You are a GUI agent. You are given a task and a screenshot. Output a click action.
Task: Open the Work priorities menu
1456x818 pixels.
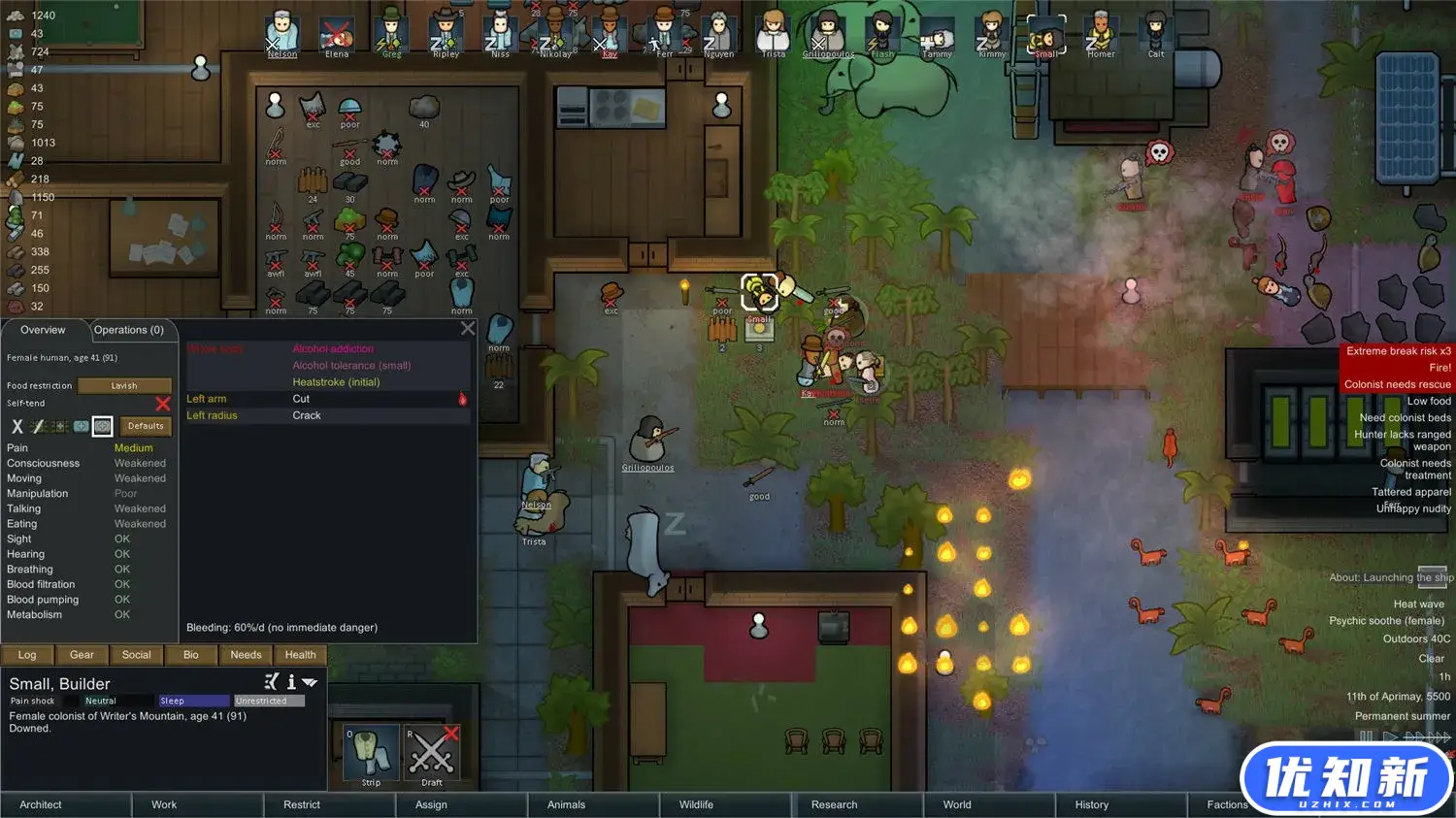click(x=164, y=804)
